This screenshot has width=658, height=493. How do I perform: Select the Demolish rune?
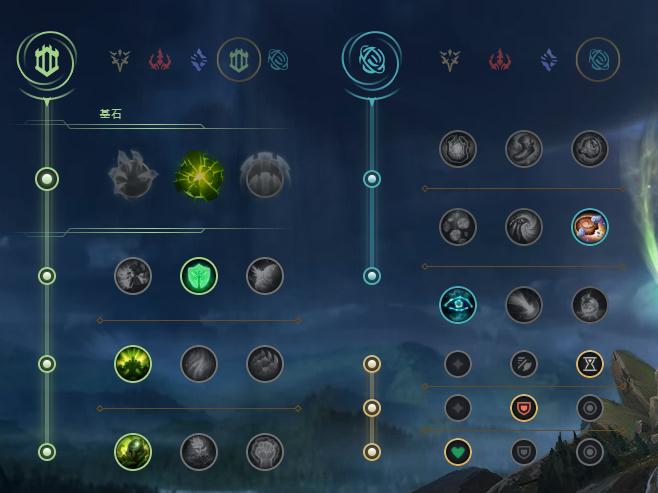click(132, 276)
